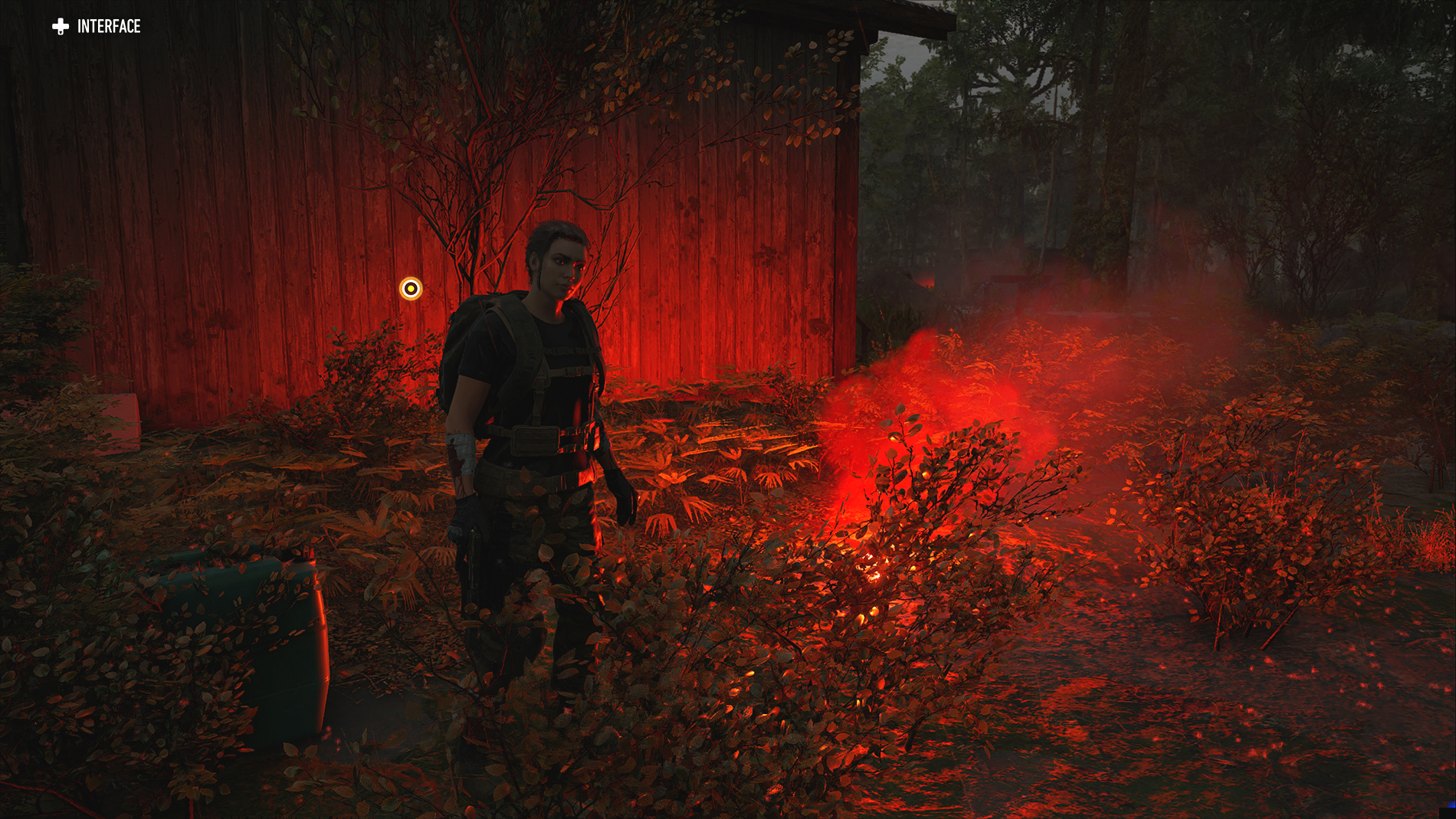This screenshot has height=819, width=1456.
Task: Toggle the photo mode Interface label
Action: 97,27
